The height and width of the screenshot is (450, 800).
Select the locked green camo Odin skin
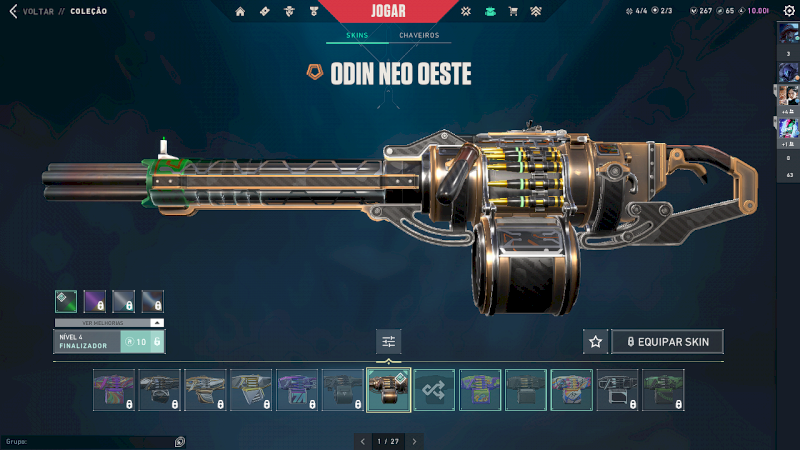pos(664,390)
